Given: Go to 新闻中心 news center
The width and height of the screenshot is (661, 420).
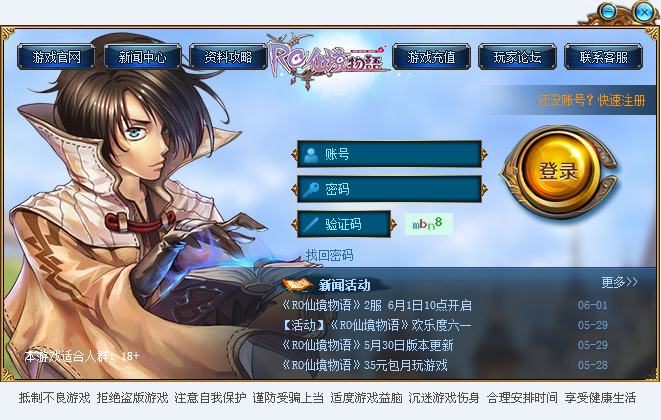Looking at the screenshot, I should (x=142, y=57).
